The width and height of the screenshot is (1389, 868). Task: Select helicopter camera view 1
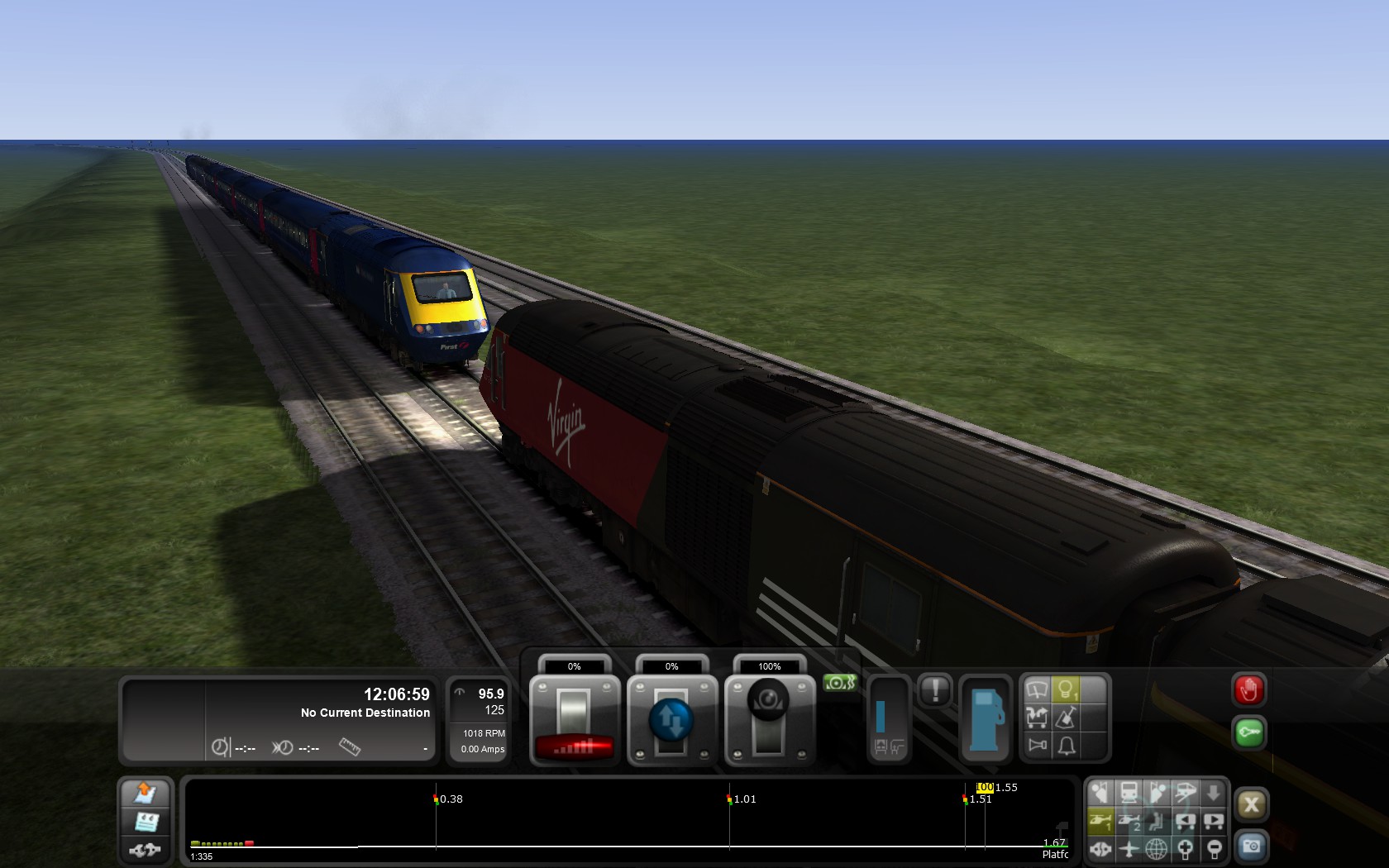click(x=1100, y=822)
